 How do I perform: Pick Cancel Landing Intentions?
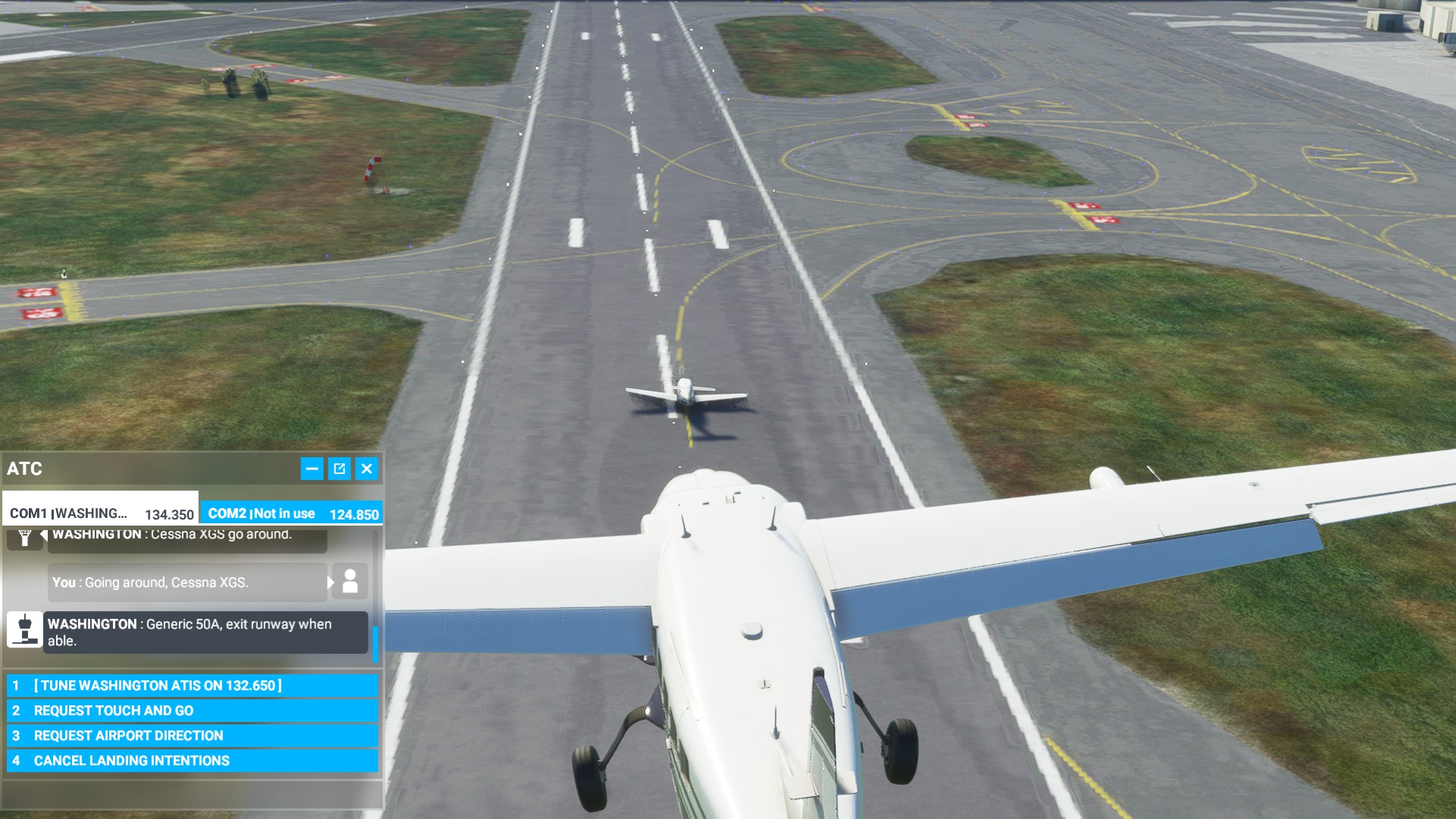pos(193,761)
